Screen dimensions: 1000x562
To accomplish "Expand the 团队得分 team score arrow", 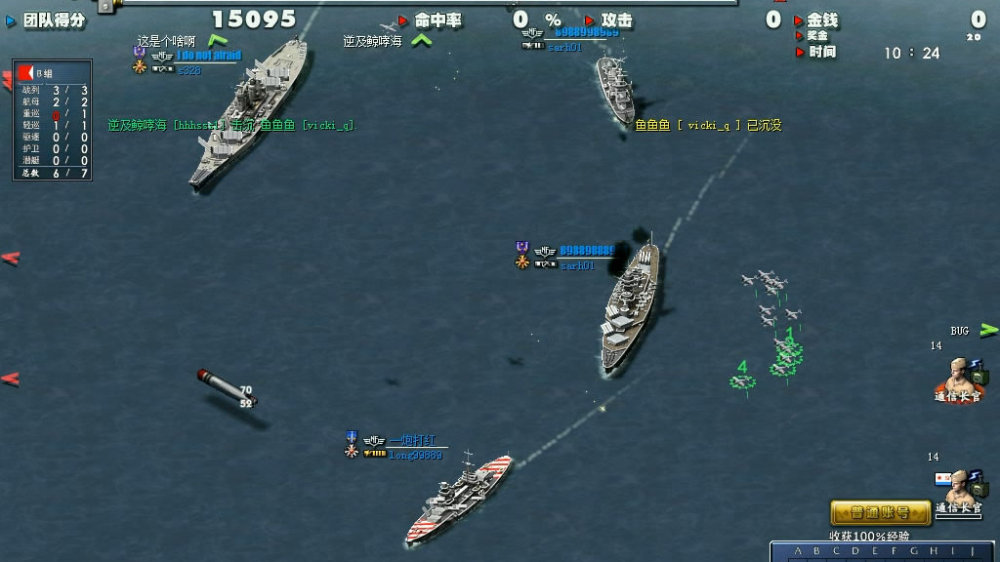I will (x=11, y=20).
